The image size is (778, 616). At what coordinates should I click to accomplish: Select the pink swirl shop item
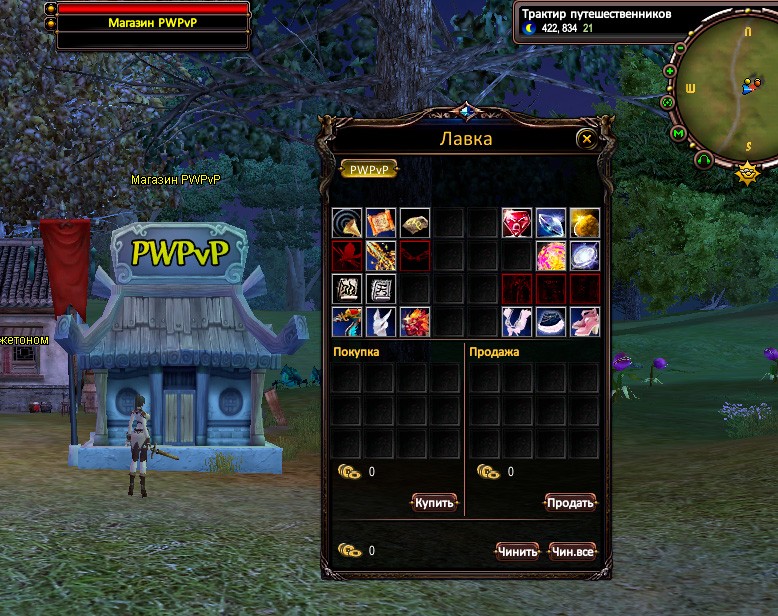(551, 256)
